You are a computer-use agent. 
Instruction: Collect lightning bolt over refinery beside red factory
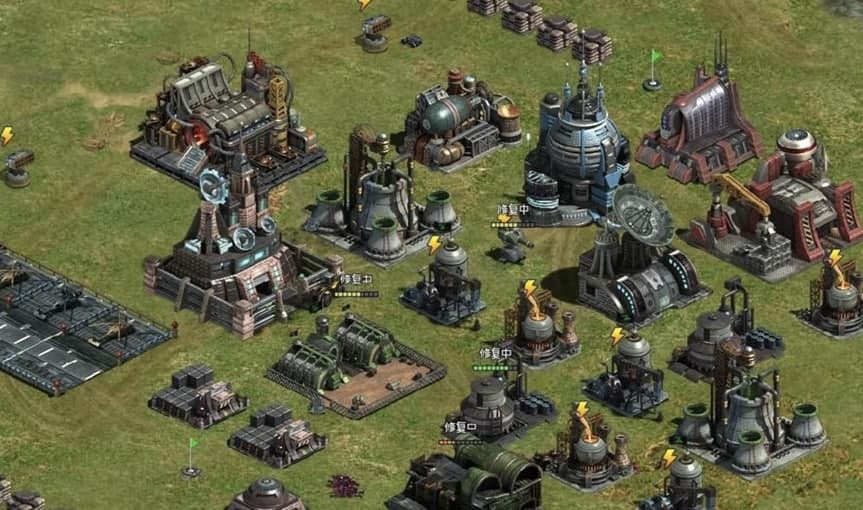(835, 258)
